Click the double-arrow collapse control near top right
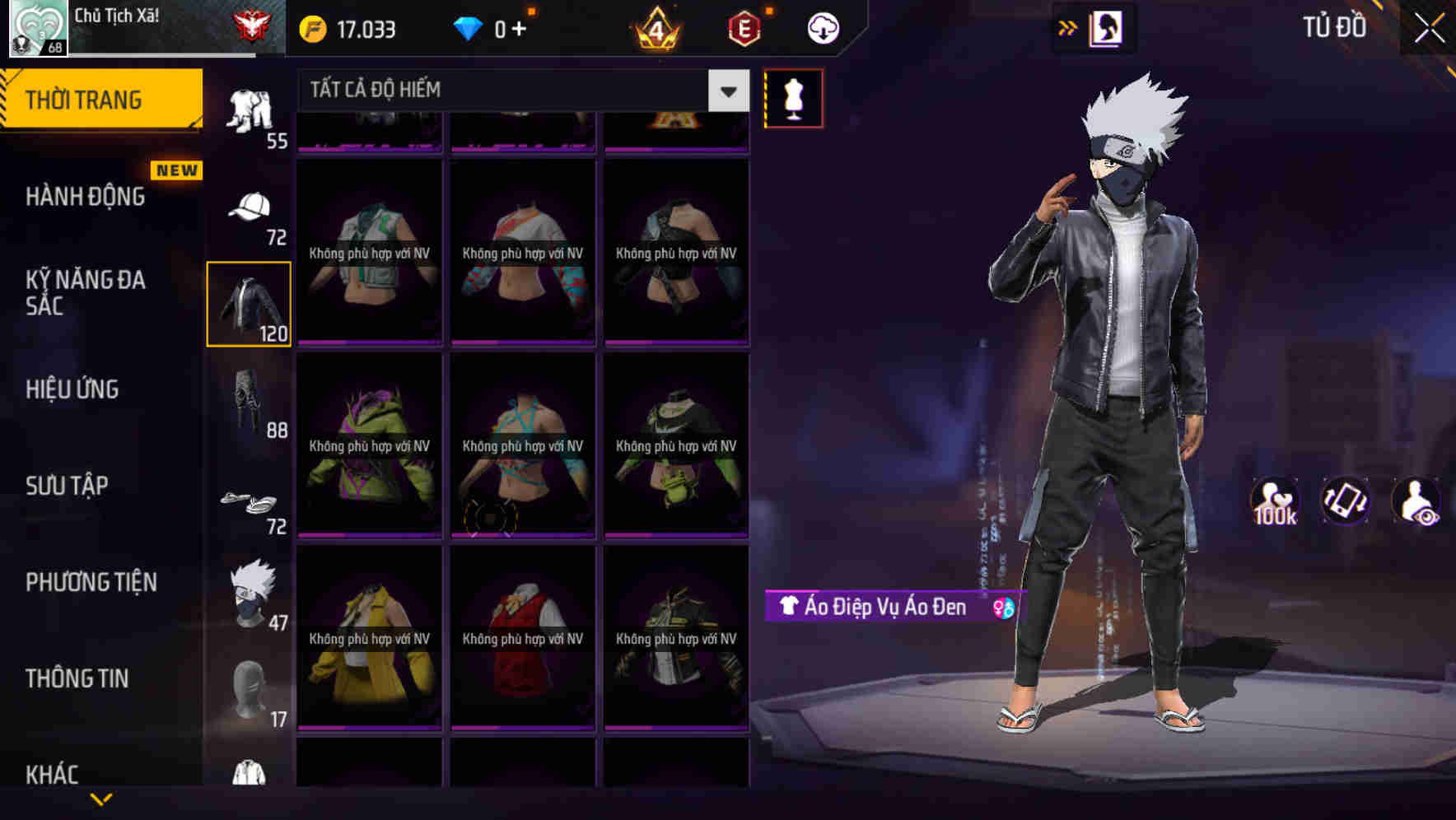The height and width of the screenshot is (820, 1456). coord(1068,27)
